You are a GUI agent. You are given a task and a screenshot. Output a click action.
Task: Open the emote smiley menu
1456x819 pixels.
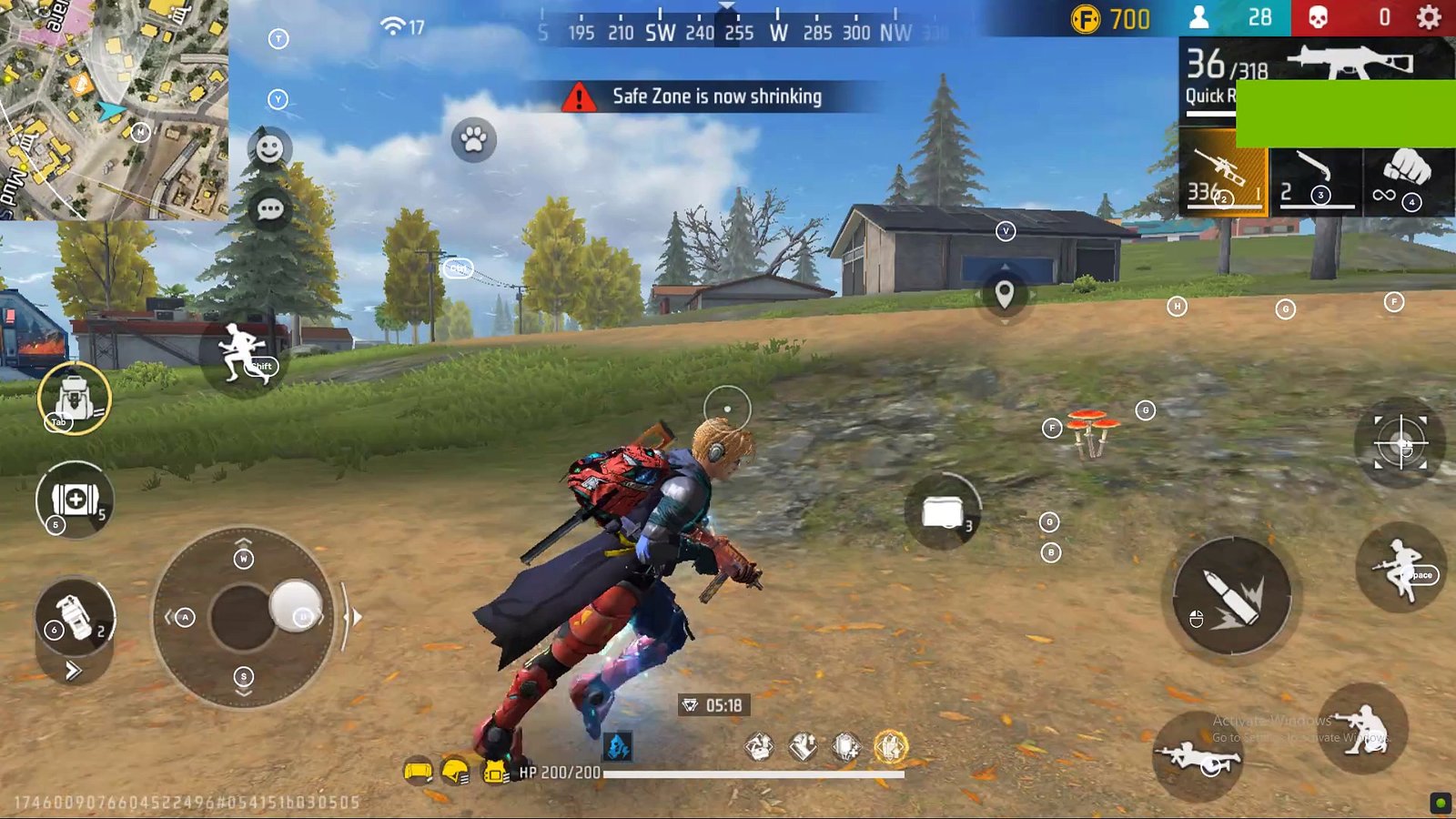coord(269,148)
